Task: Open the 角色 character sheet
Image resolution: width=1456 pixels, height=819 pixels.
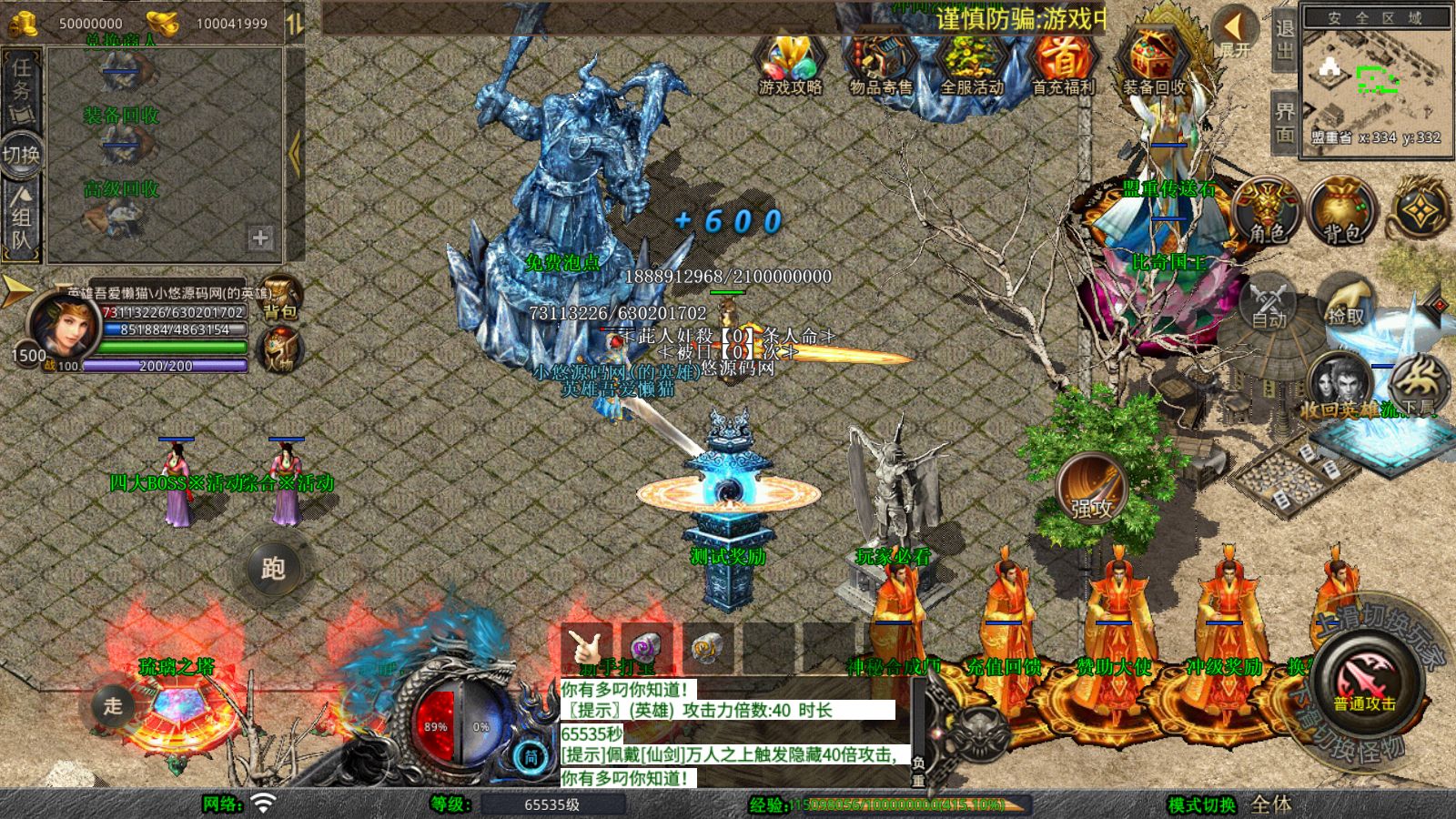Action: 1267,211
